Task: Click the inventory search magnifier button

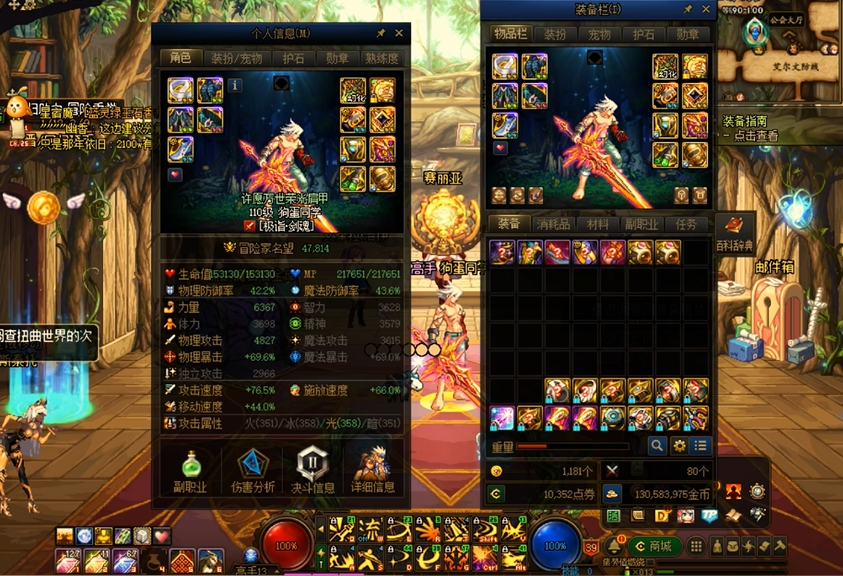Action: 657,446
